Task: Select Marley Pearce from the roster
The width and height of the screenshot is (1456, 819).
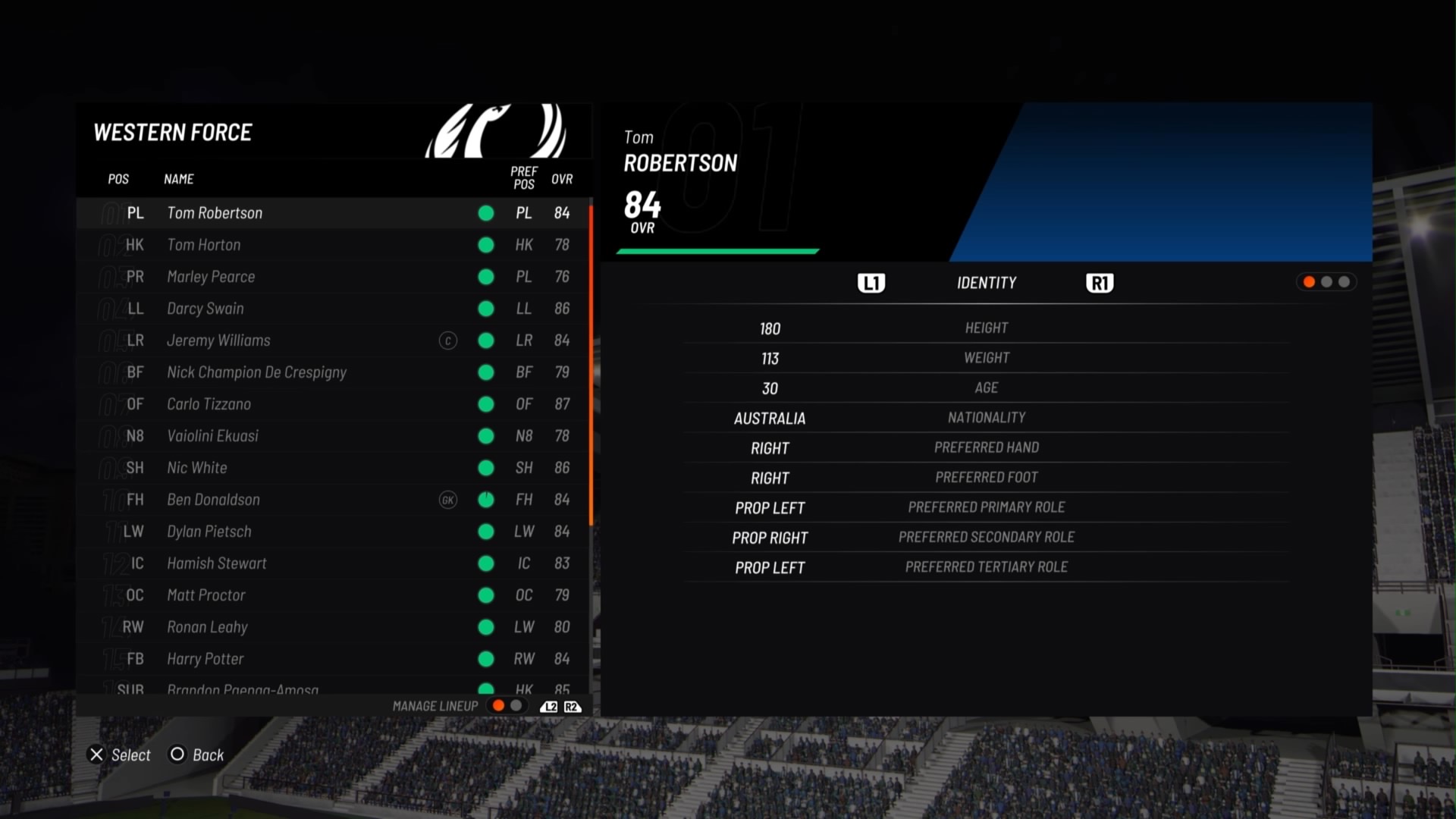Action: click(211, 277)
